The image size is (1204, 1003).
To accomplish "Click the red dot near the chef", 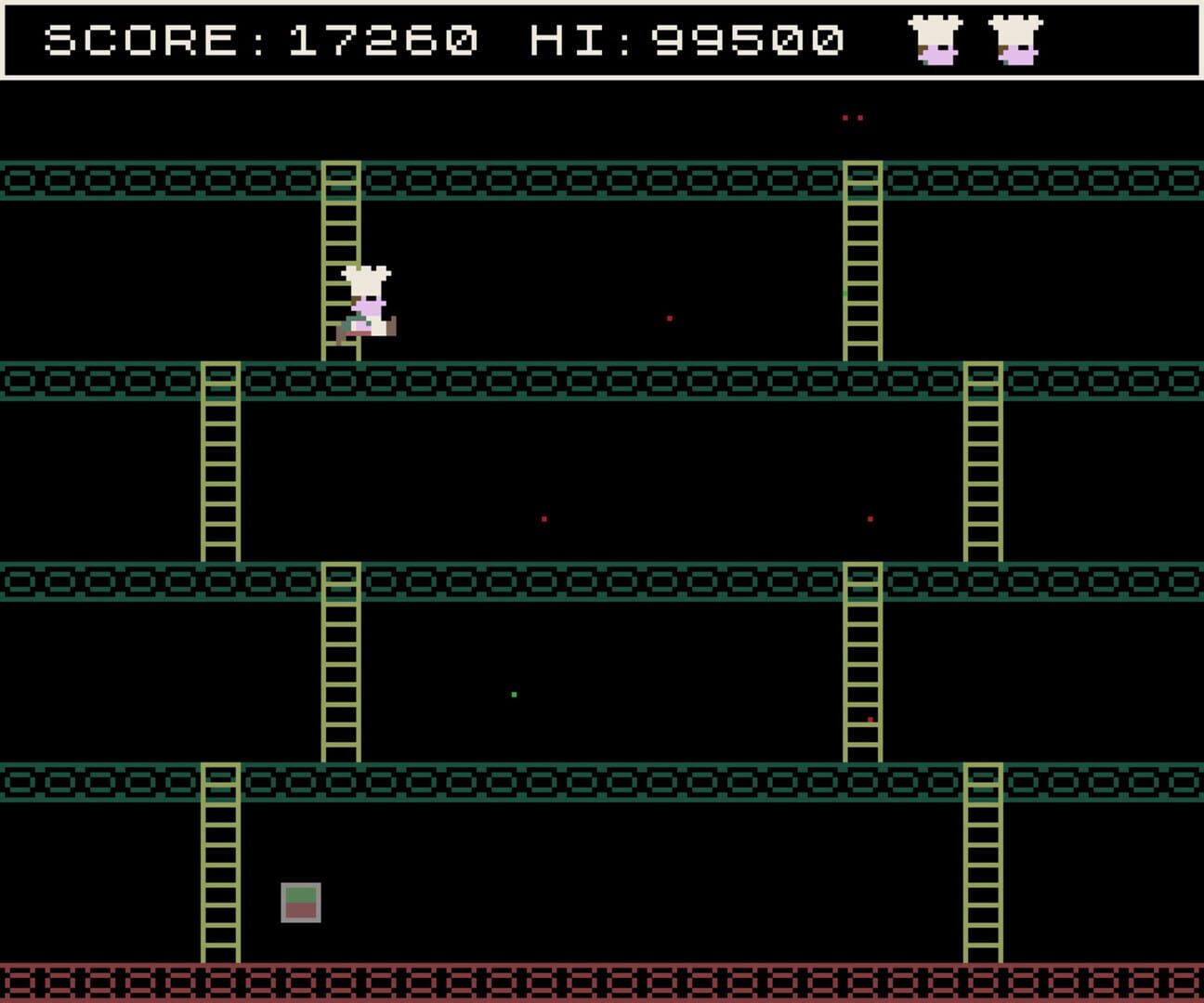I will click(671, 318).
